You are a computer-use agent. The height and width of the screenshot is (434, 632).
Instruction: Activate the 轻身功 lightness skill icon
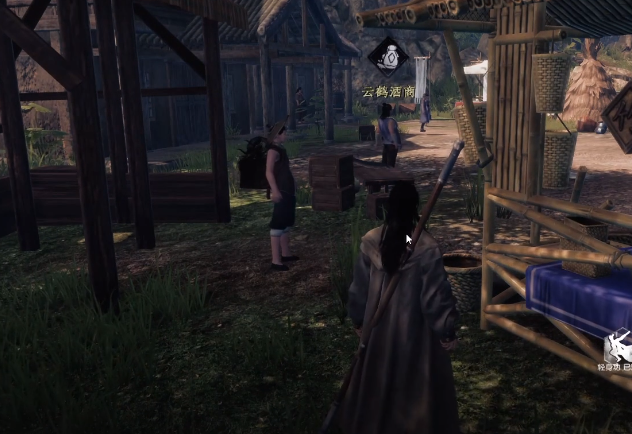pos(617,347)
